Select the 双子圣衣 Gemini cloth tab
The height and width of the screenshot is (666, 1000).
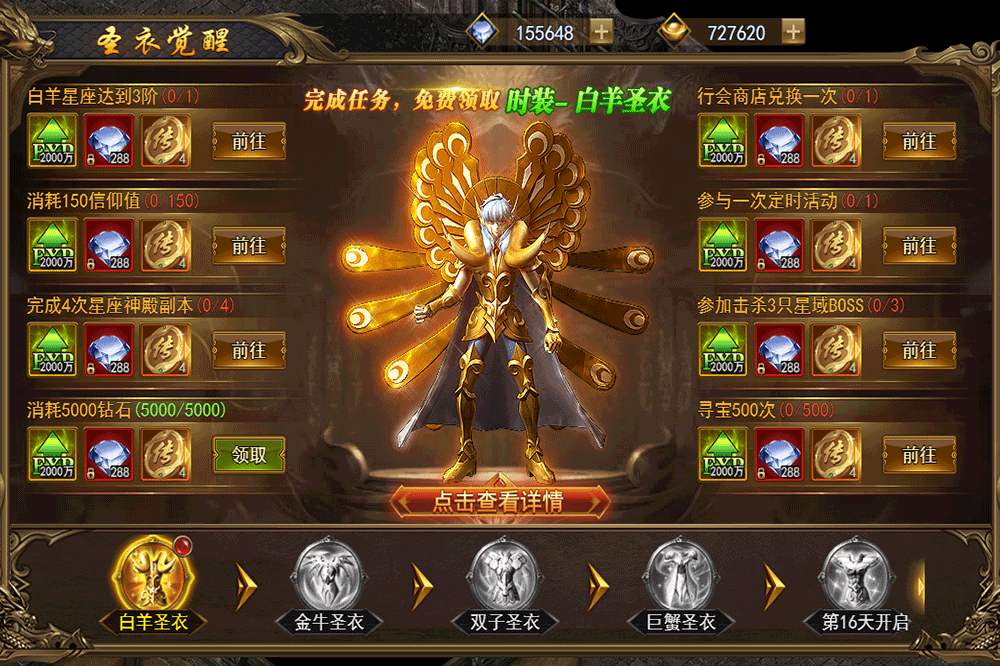(x=505, y=582)
